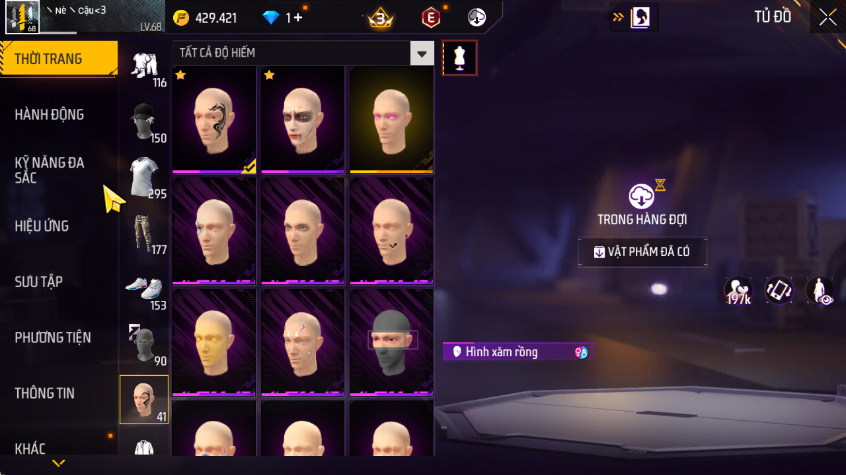Open the T-shirt category with 295 items
846x475 pixels.
tap(144, 178)
